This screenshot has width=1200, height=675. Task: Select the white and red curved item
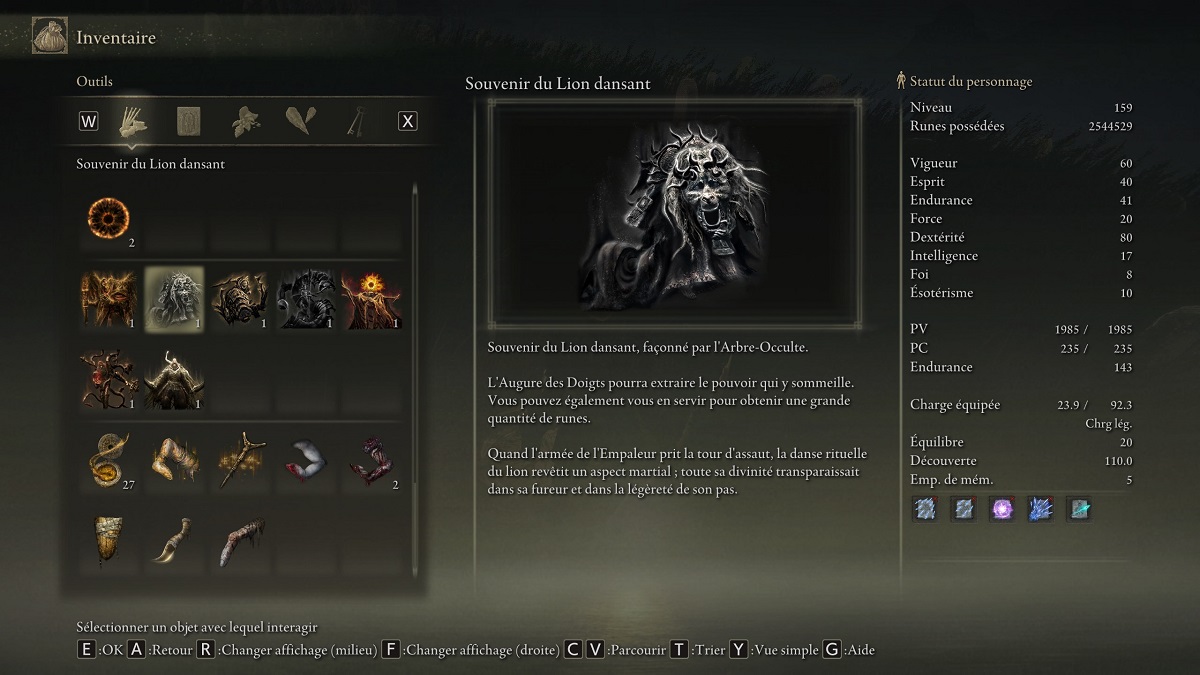306,459
